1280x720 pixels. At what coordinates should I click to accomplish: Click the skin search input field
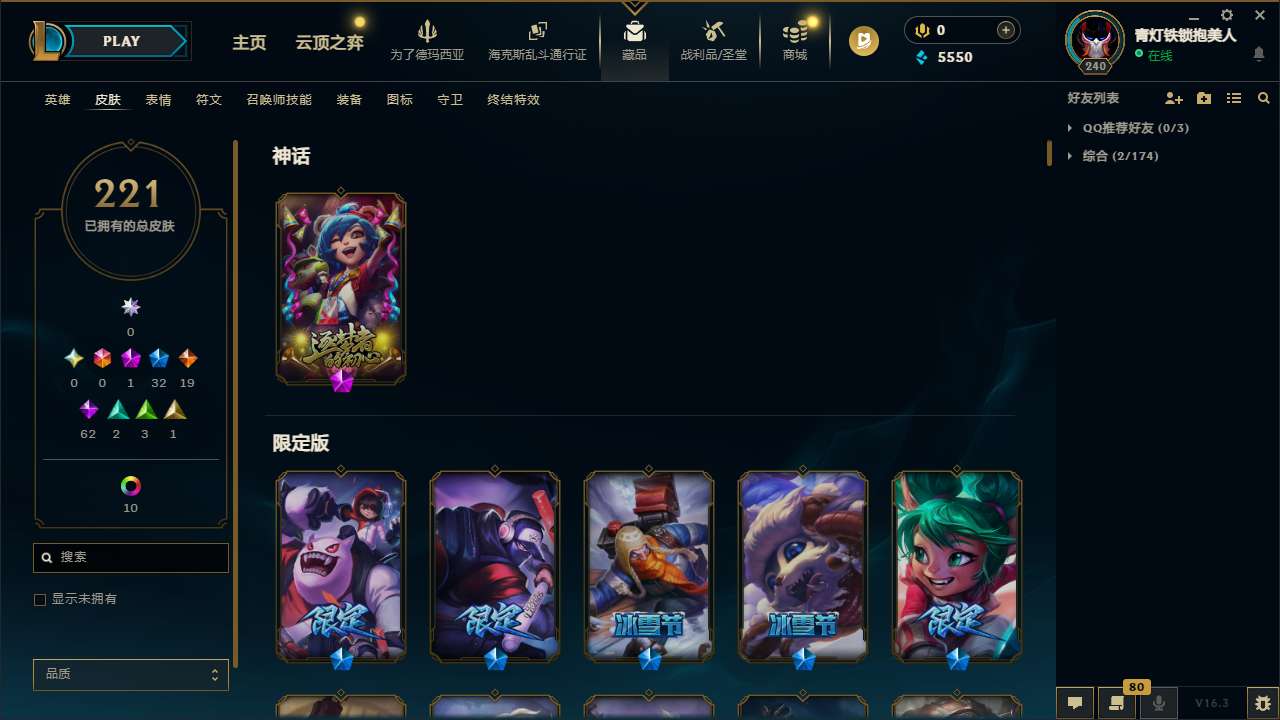tap(130, 557)
